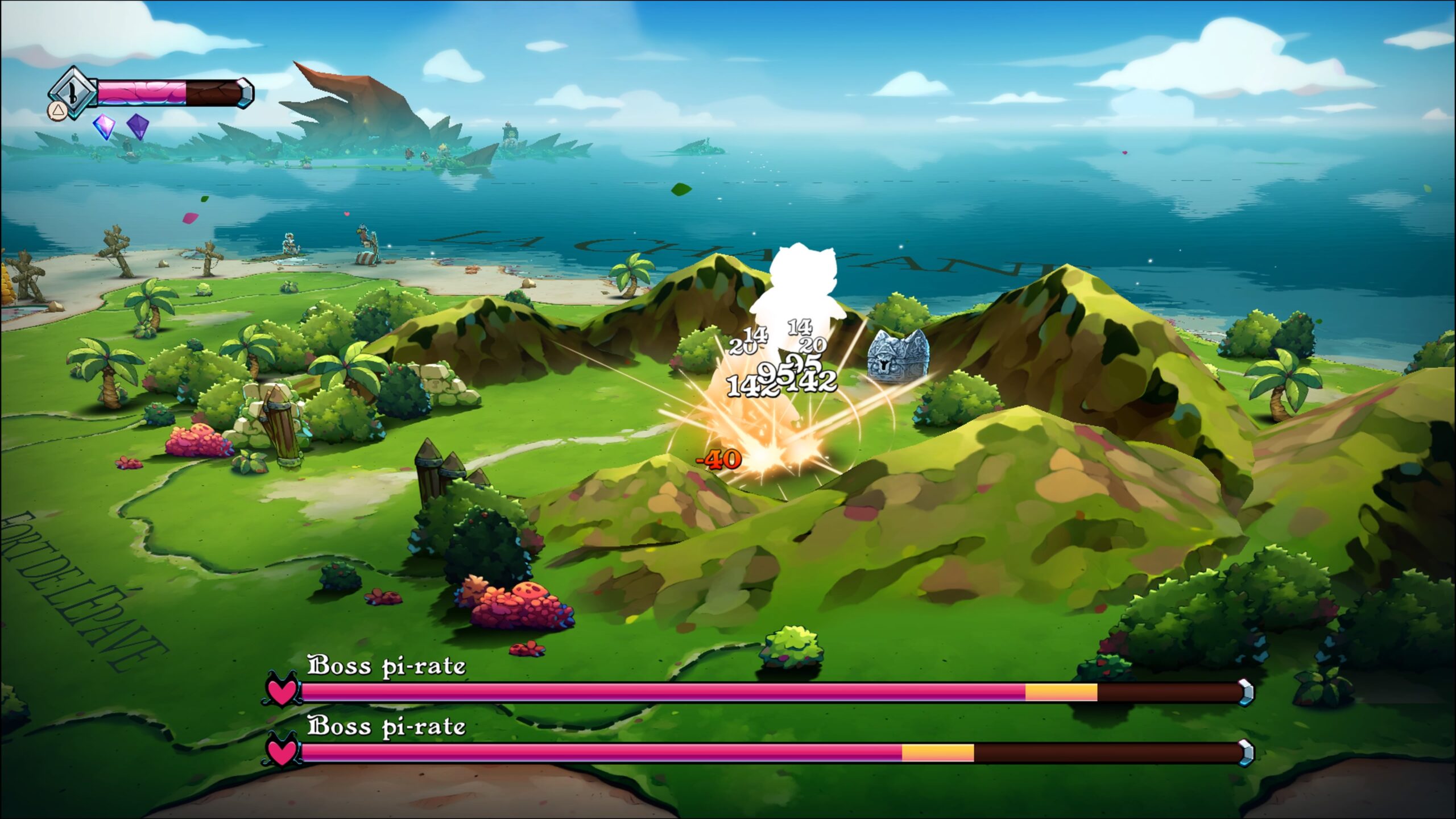
Task: Click the player's pink health bar at top left
Action: click(142, 92)
